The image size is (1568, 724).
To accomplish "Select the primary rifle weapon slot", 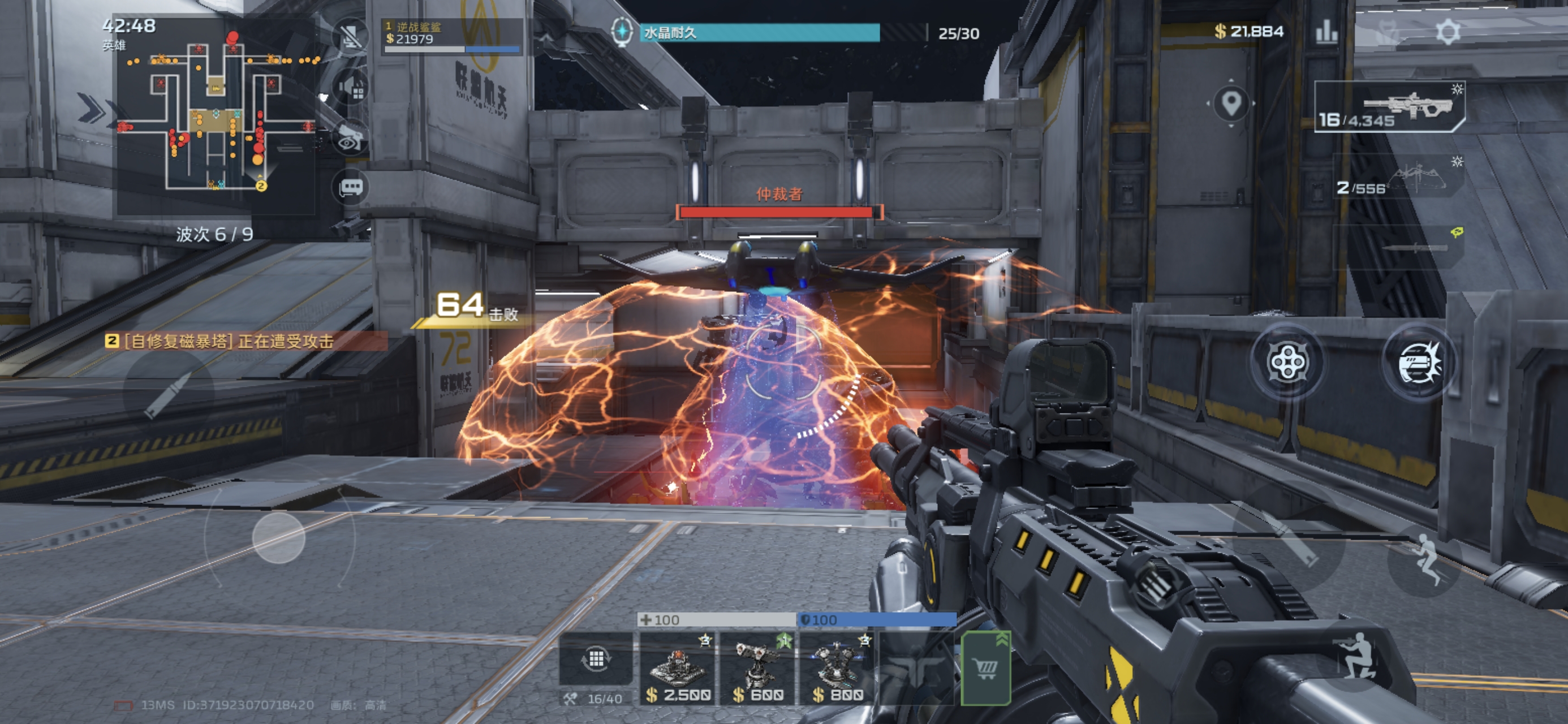I will (x=1390, y=106).
